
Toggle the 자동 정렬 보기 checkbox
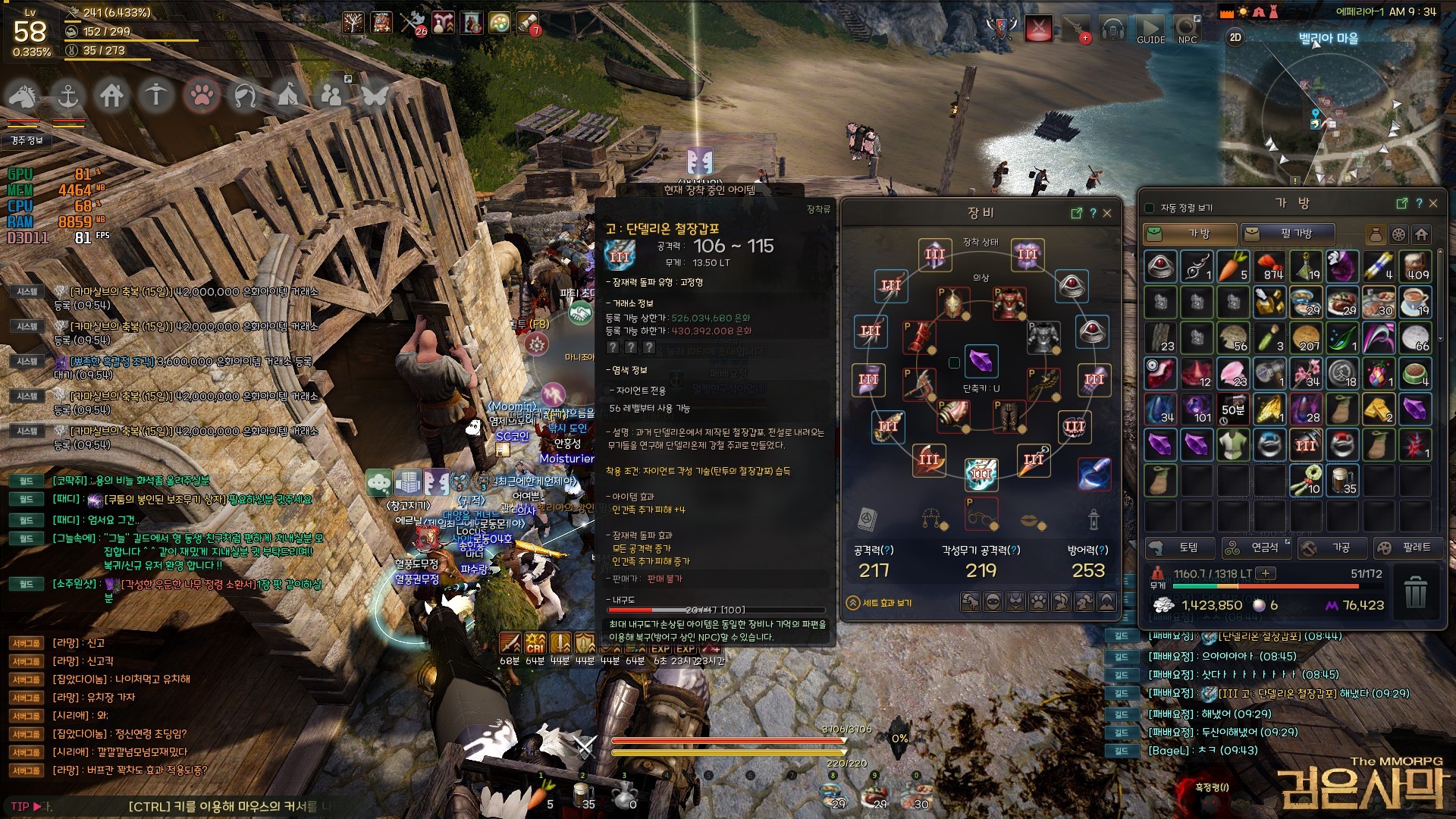click(x=1149, y=208)
